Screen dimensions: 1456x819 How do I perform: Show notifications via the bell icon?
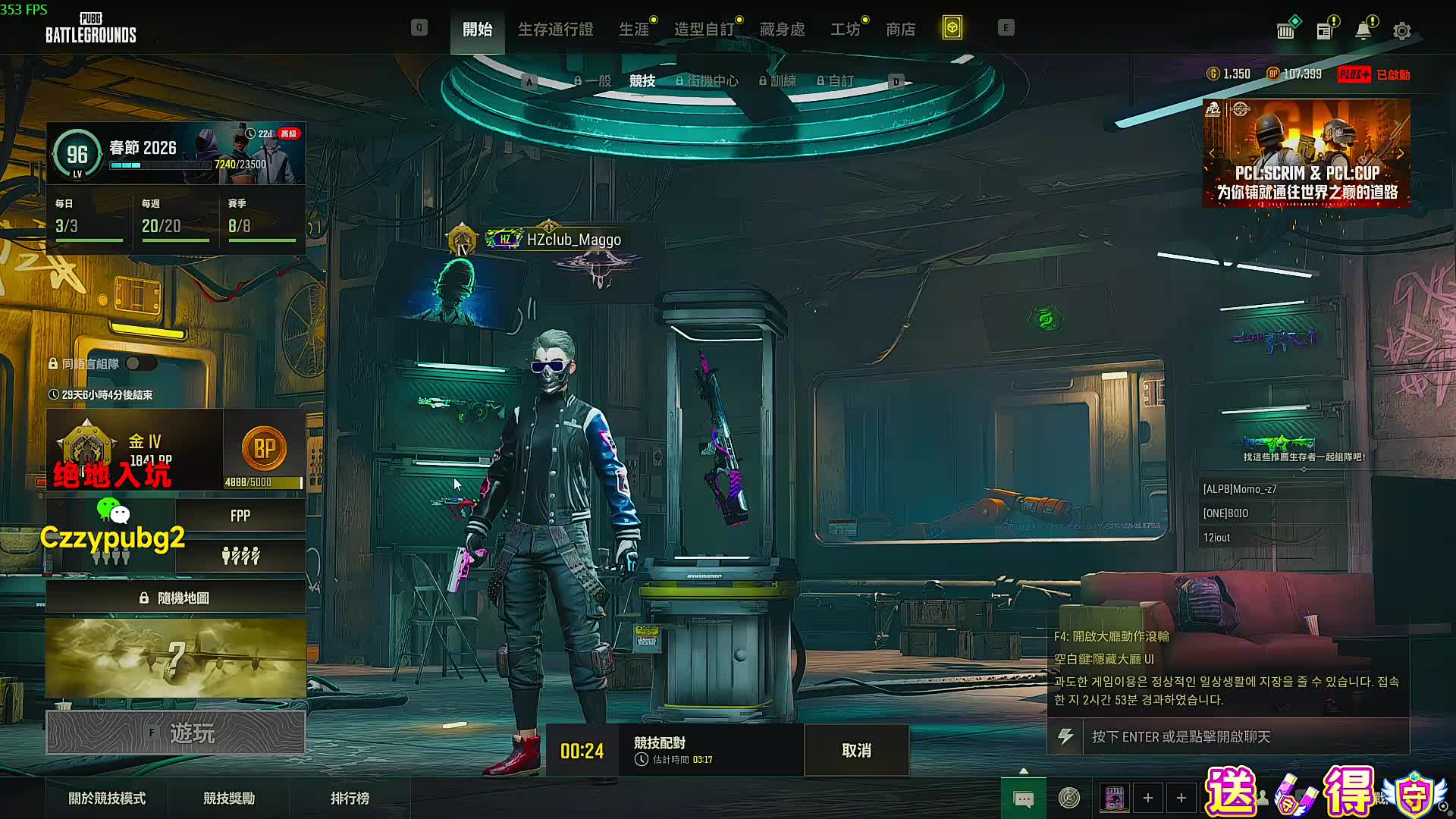[x=1363, y=31]
